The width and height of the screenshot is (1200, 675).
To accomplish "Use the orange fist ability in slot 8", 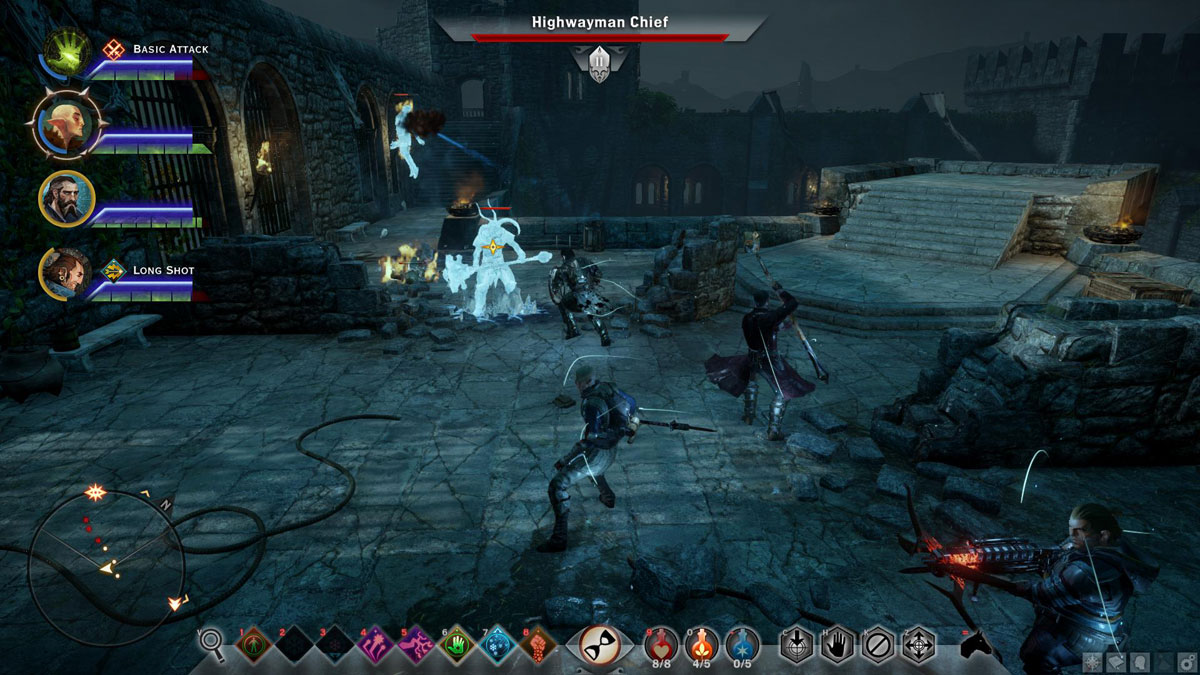I will [x=539, y=645].
